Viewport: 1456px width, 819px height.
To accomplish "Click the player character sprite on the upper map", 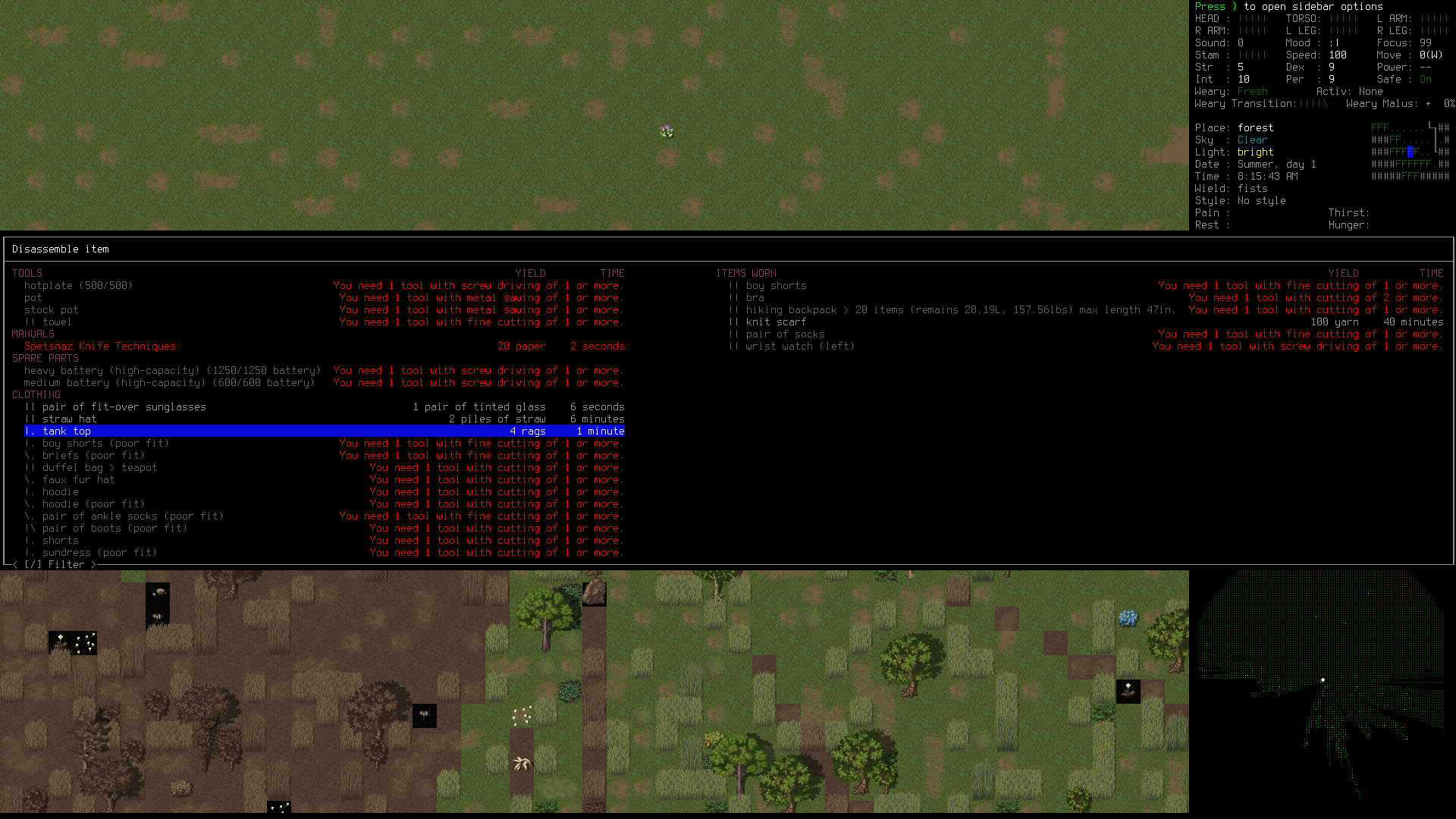I will click(667, 130).
